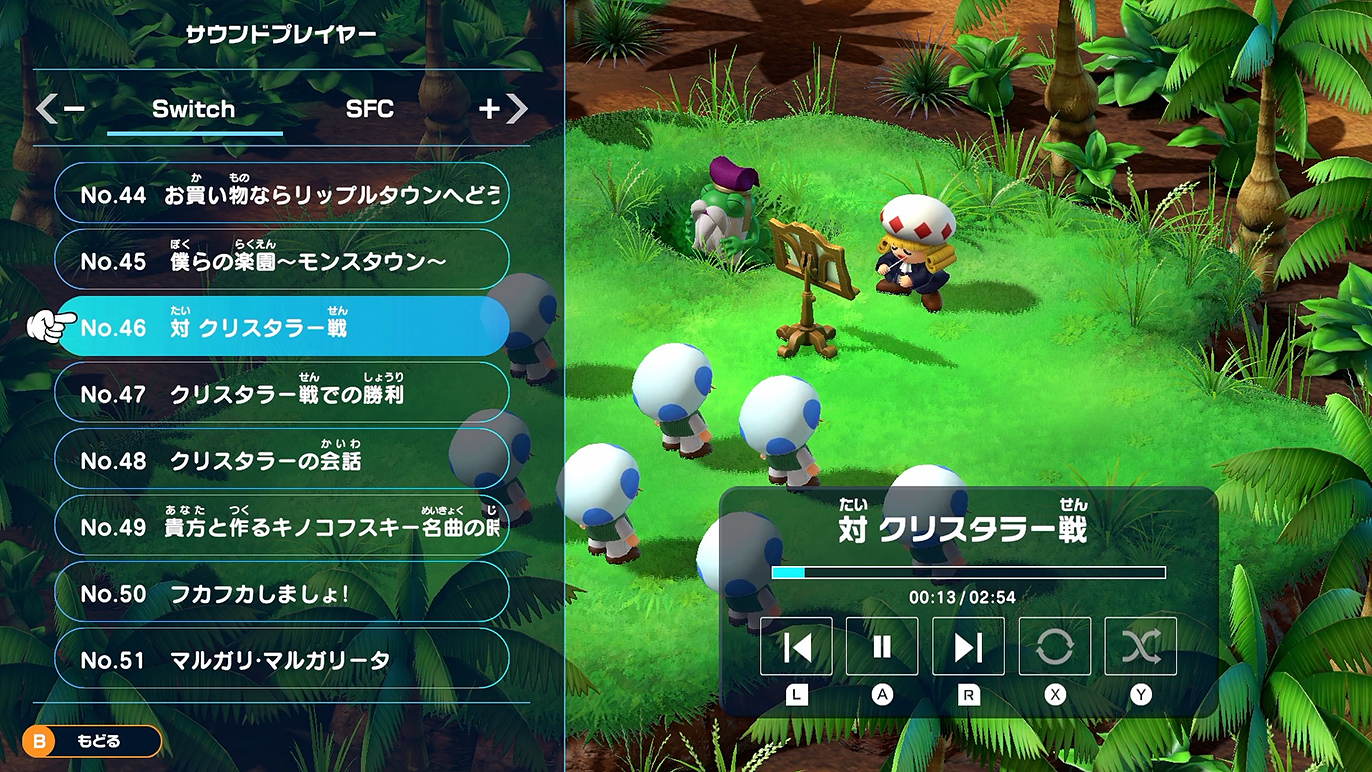Viewport: 1372px width, 772px height.
Task: Choose track No.47 クリスタラー戦での勝利
Action: tap(282, 393)
